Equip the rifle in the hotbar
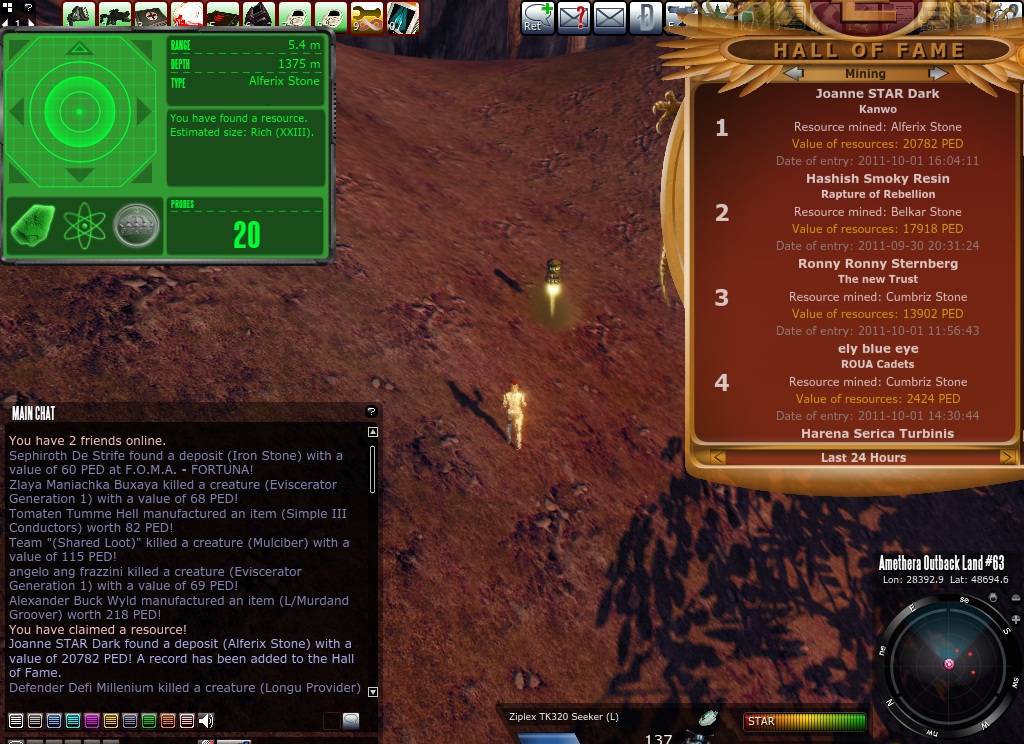Viewport: 1024px width, 744px height. (114, 16)
